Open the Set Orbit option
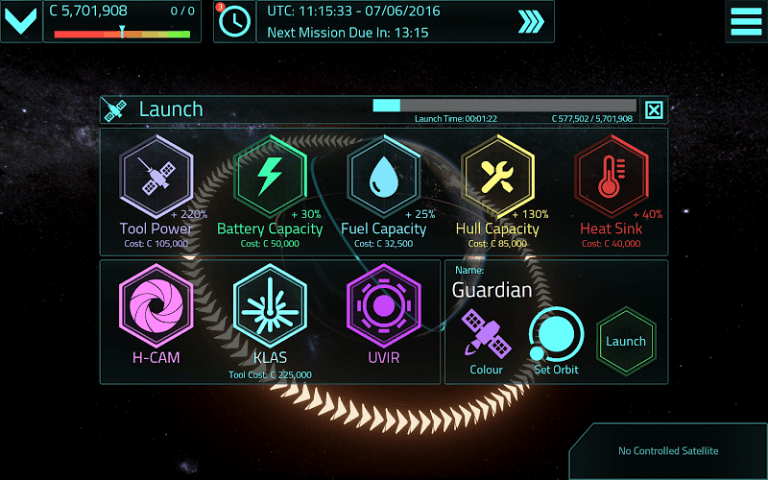The width and height of the screenshot is (768, 480). click(x=556, y=338)
